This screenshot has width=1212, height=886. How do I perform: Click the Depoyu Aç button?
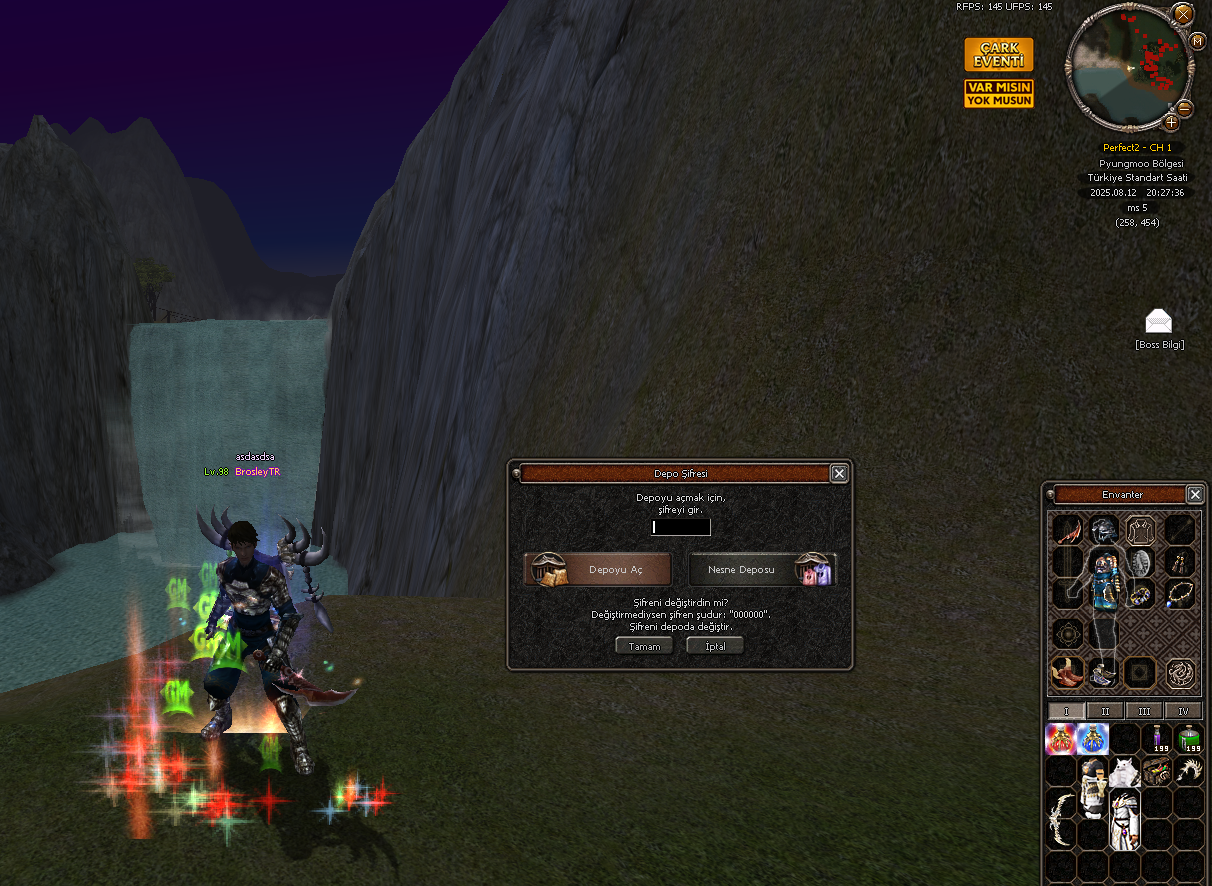coord(598,569)
